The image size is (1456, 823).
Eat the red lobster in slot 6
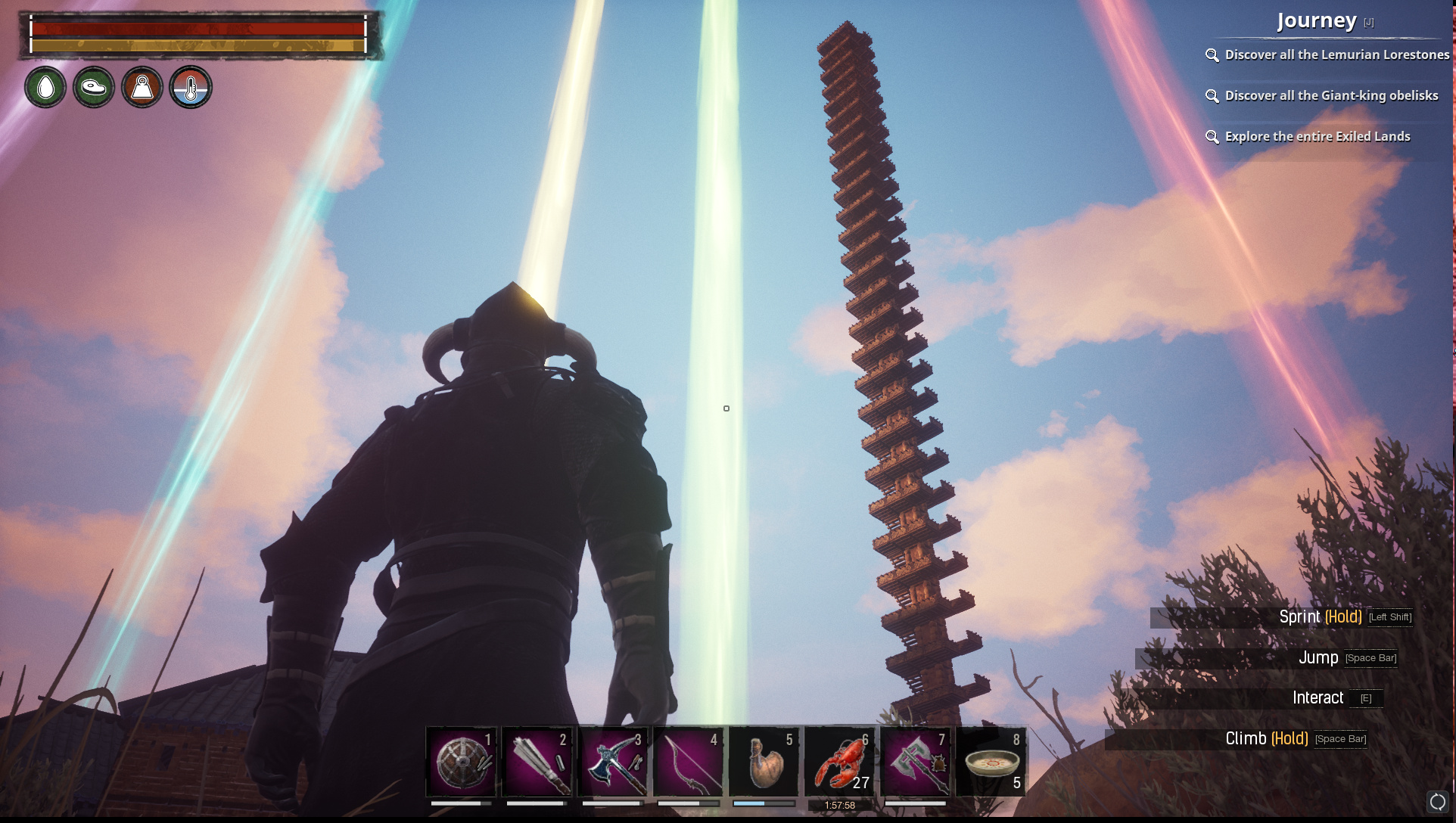pos(839,762)
